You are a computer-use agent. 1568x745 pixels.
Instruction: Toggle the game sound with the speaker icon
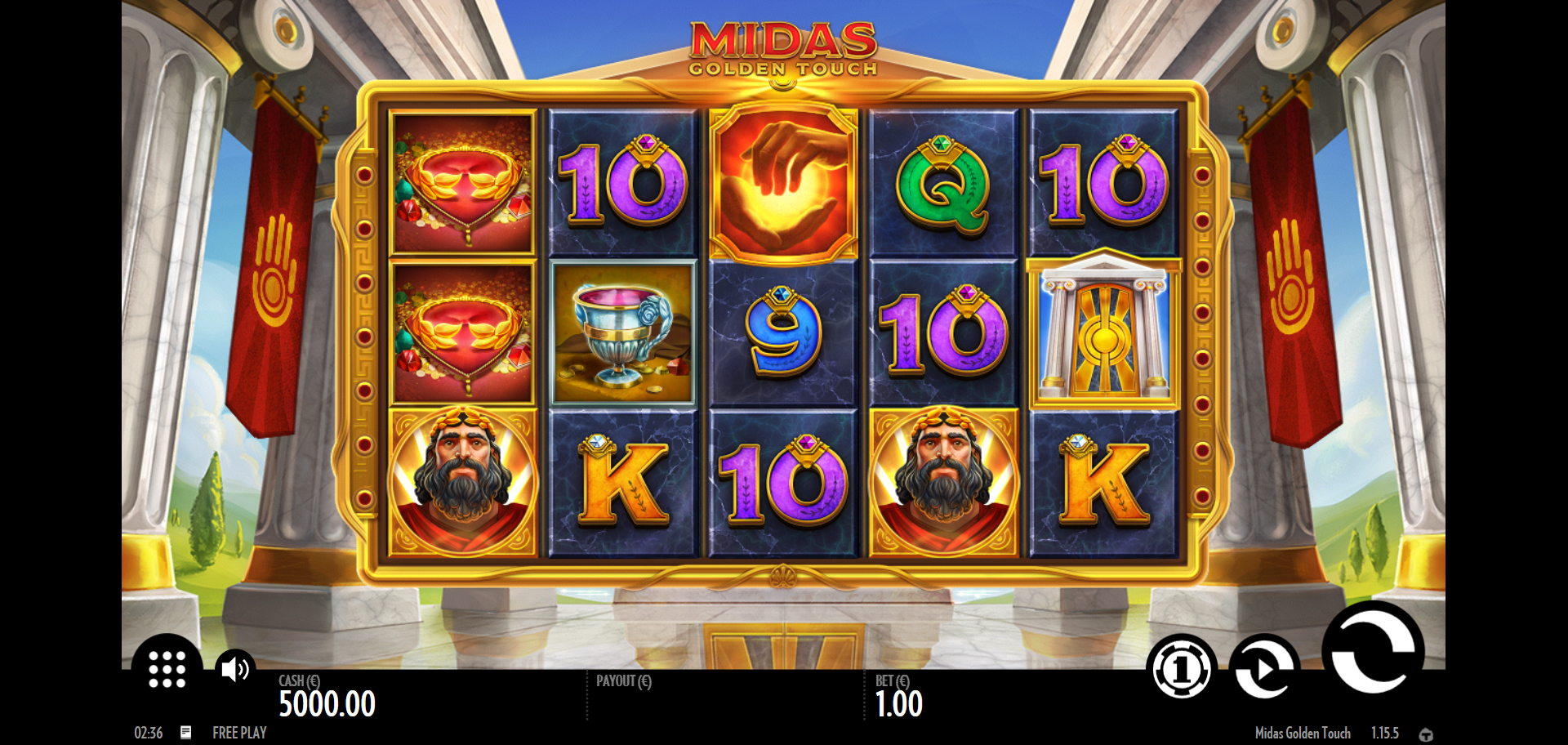coord(235,669)
